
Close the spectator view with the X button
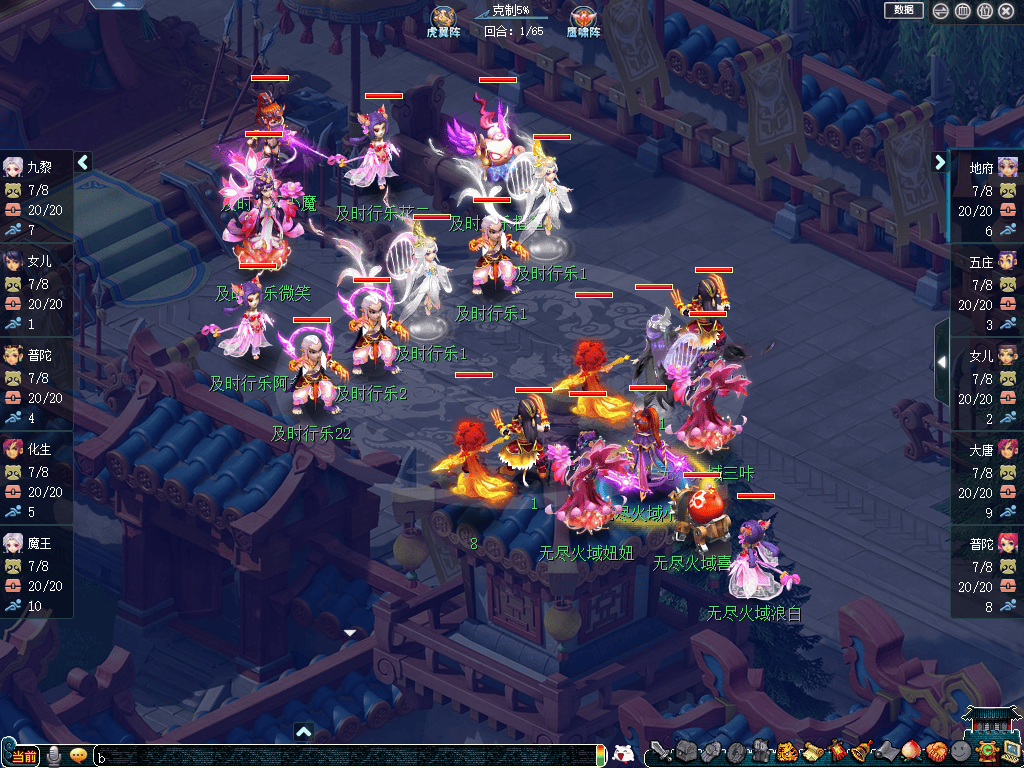(x=1006, y=11)
